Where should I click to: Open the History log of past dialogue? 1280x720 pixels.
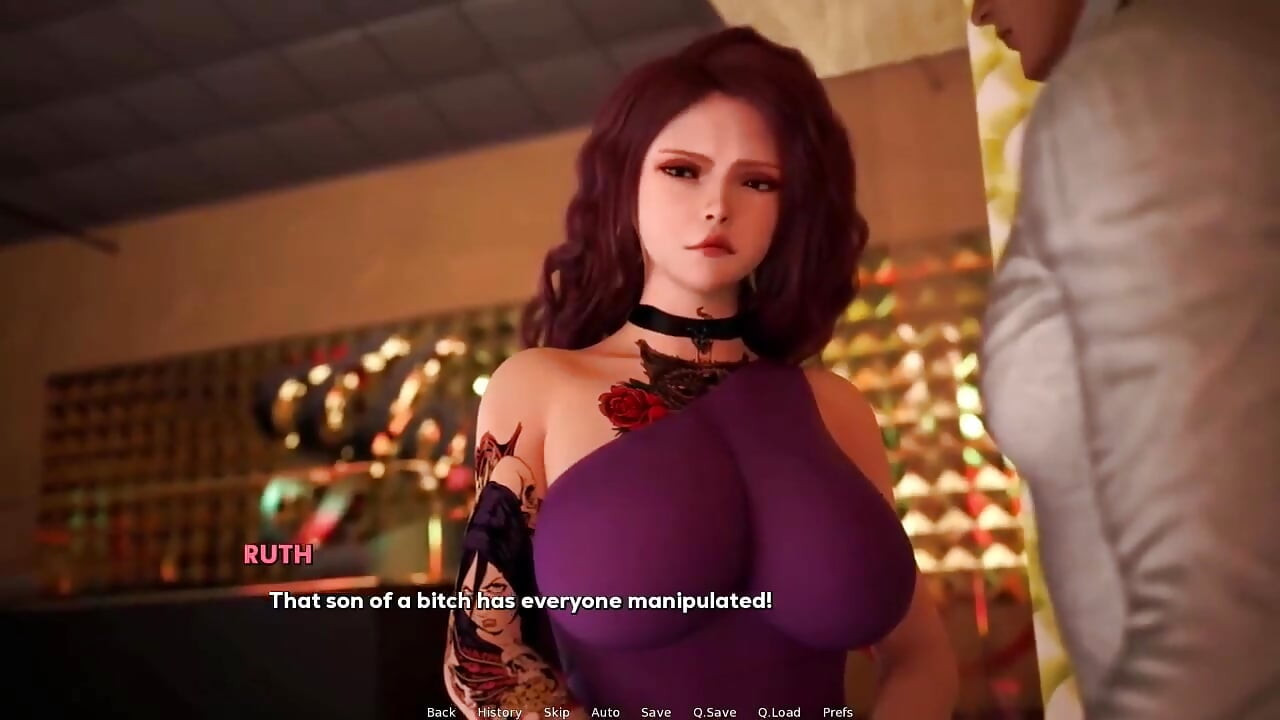(x=498, y=712)
